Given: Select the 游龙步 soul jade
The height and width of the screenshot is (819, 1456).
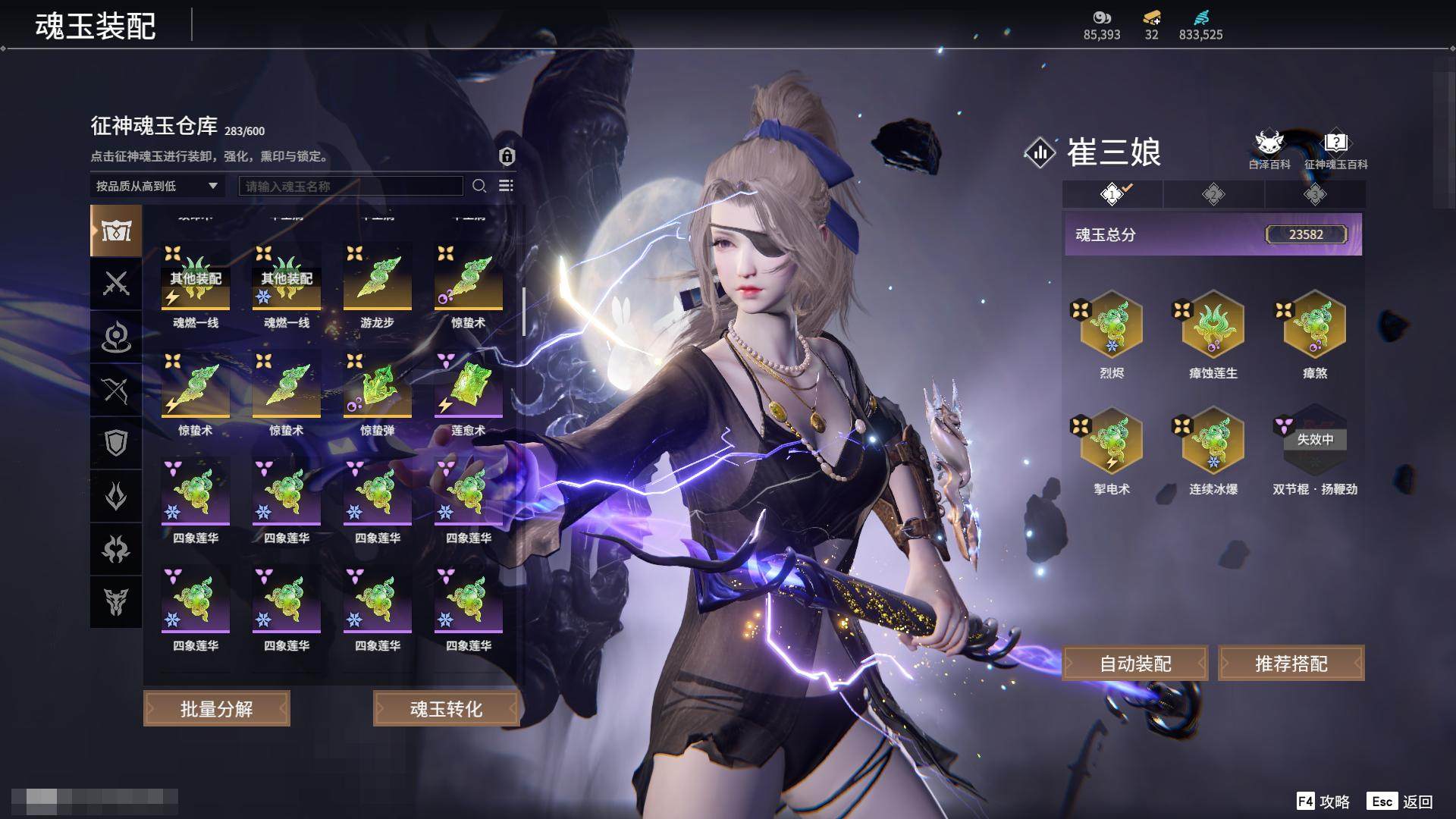Looking at the screenshot, I should [377, 279].
